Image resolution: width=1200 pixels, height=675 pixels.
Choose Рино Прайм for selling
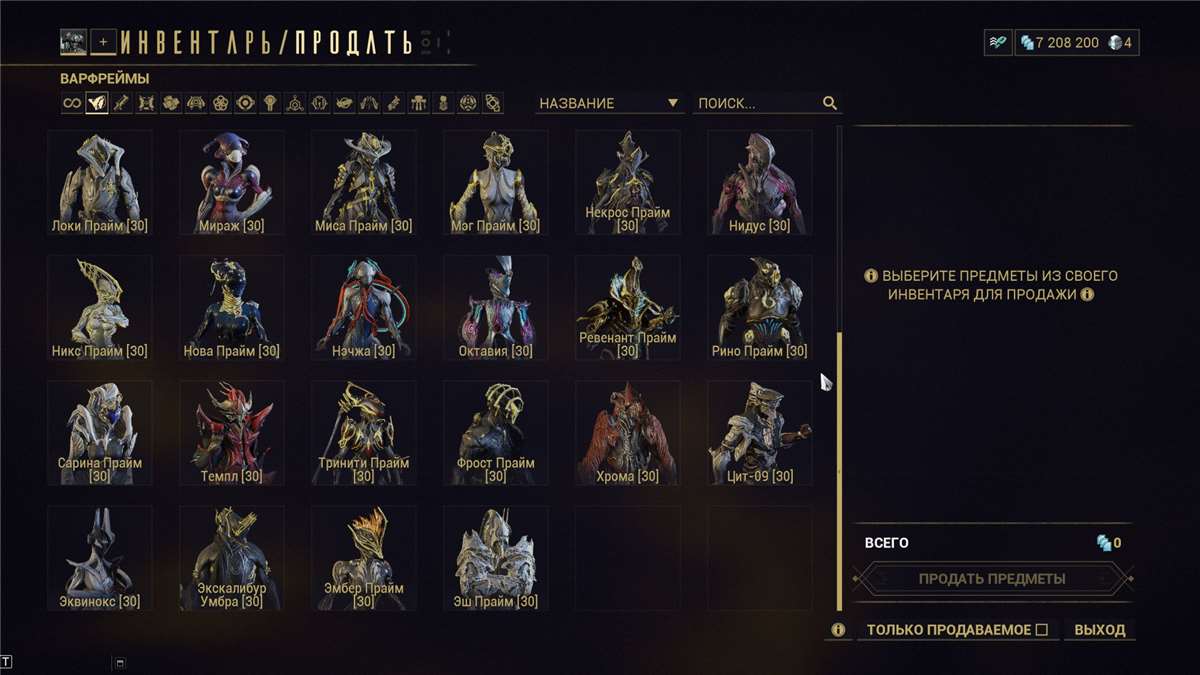point(760,307)
